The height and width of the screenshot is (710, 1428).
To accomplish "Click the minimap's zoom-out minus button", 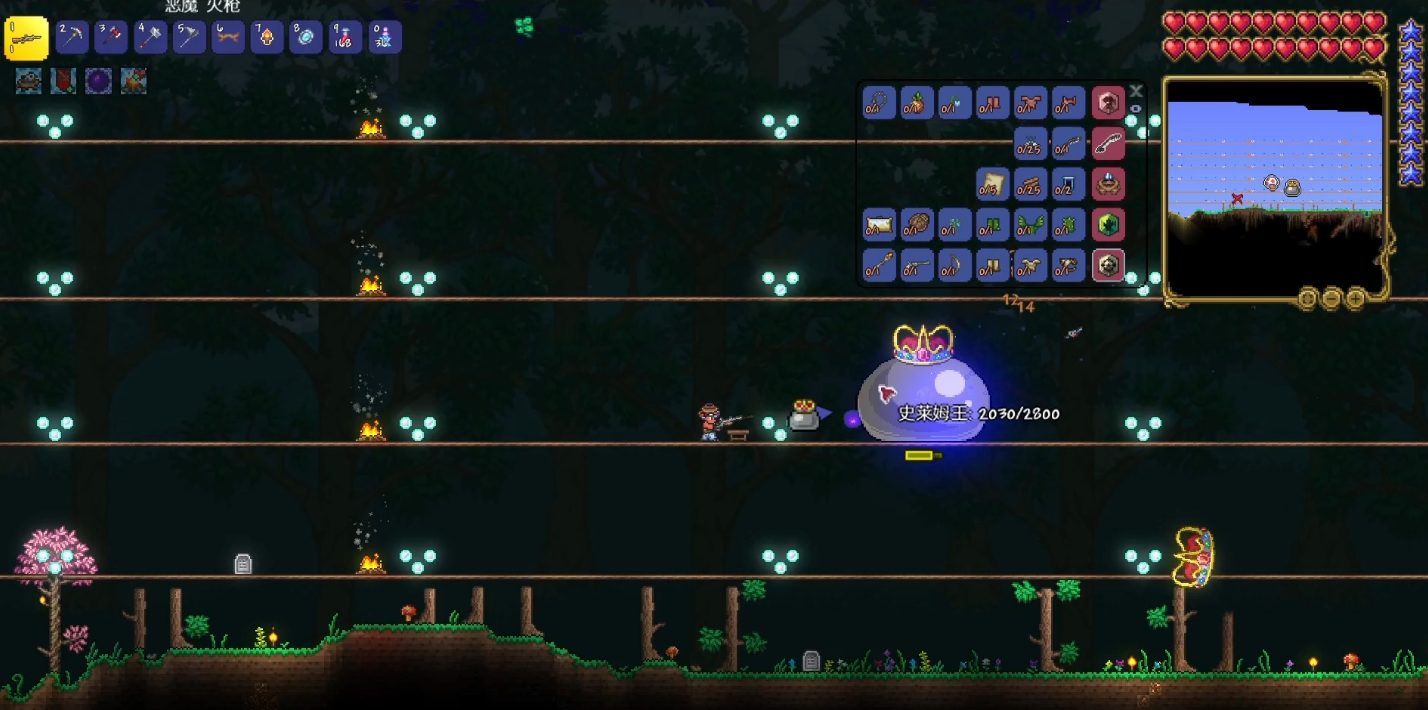I will point(1331,298).
